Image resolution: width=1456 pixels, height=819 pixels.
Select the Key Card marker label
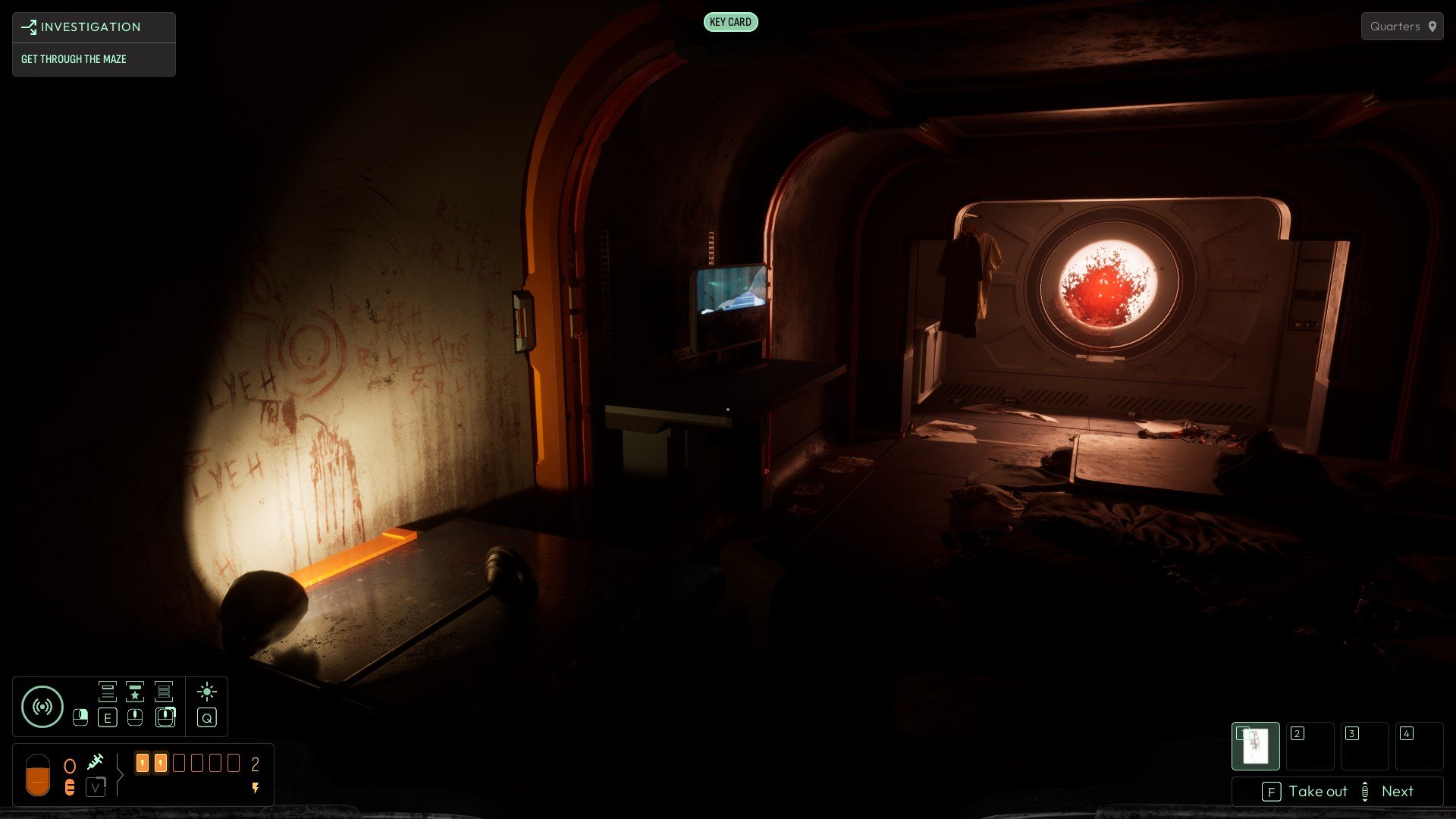tap(730, 22)
